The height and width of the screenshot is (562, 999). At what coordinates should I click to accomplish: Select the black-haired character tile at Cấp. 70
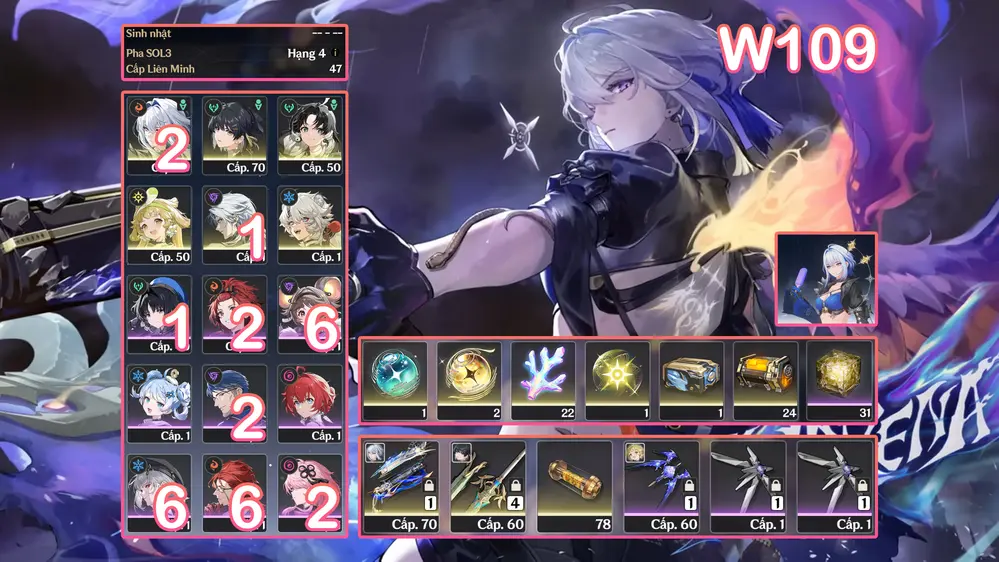point(235,136)
